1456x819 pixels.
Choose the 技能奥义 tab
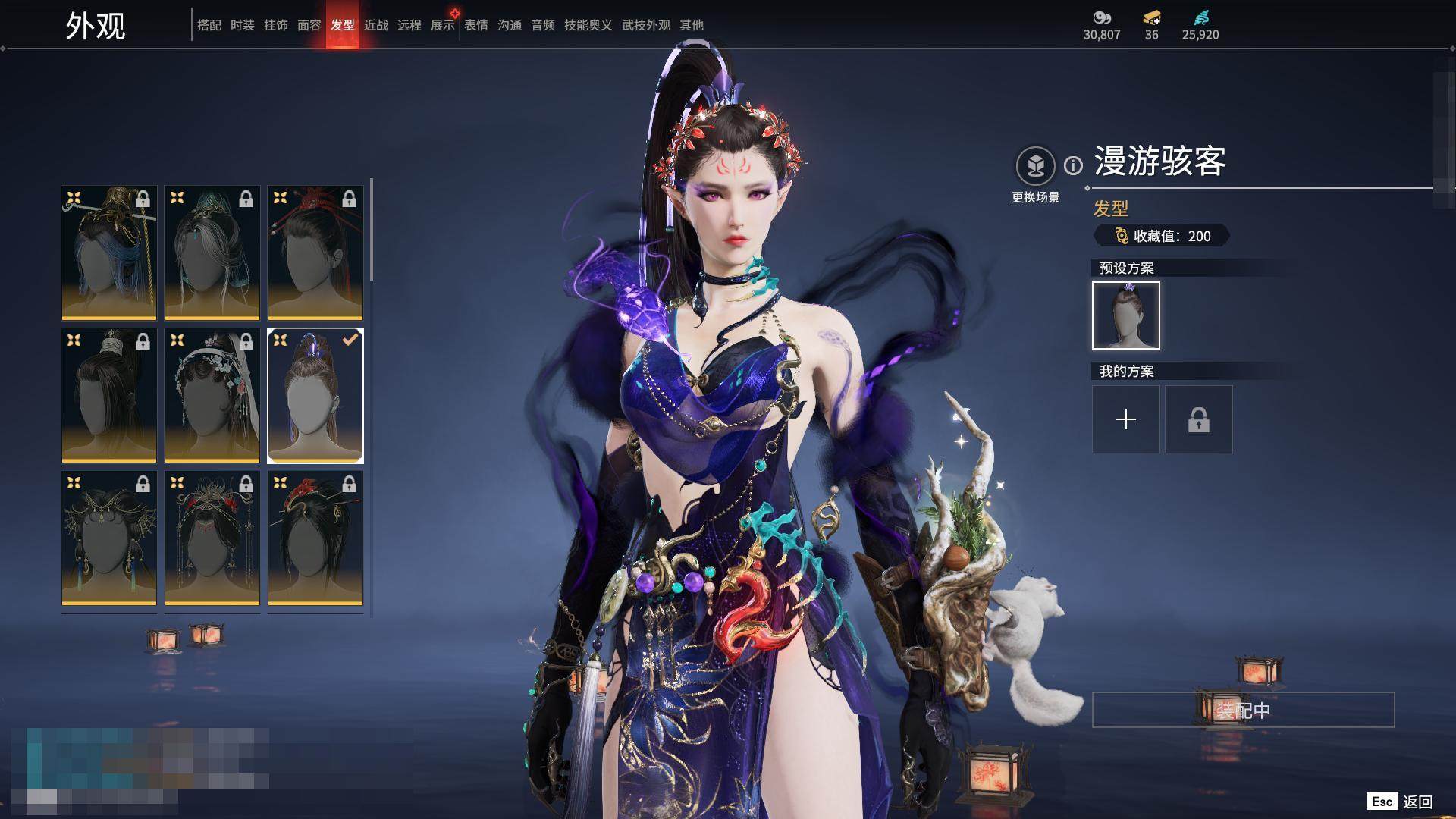(x=588, y=25)
